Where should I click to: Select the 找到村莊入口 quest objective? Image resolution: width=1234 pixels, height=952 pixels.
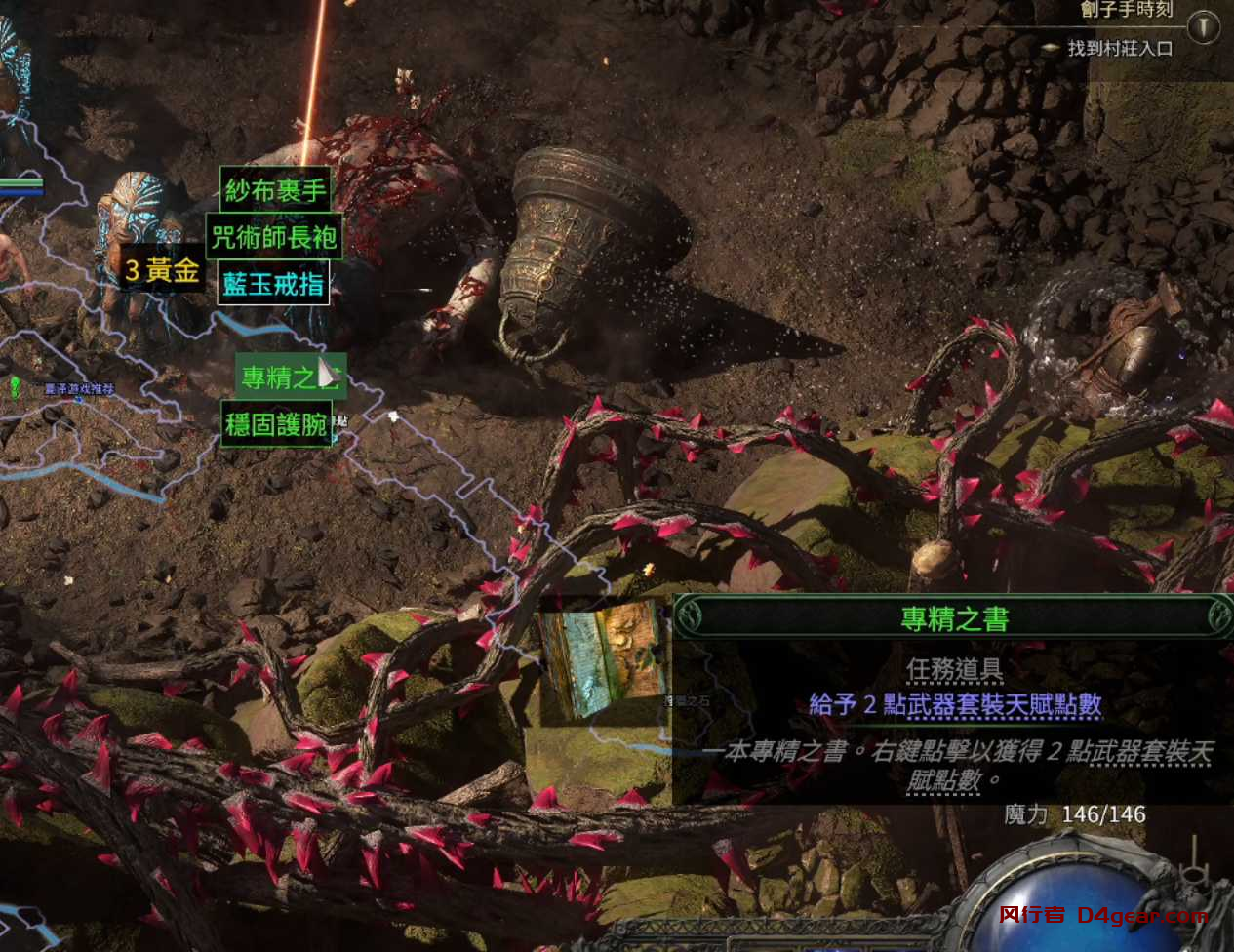pyautogui.click(x=1119, y=48)
